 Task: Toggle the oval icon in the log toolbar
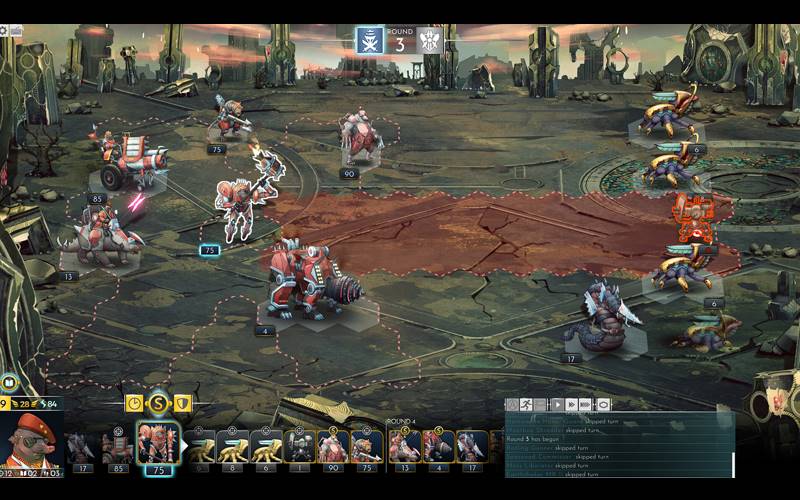604,405
